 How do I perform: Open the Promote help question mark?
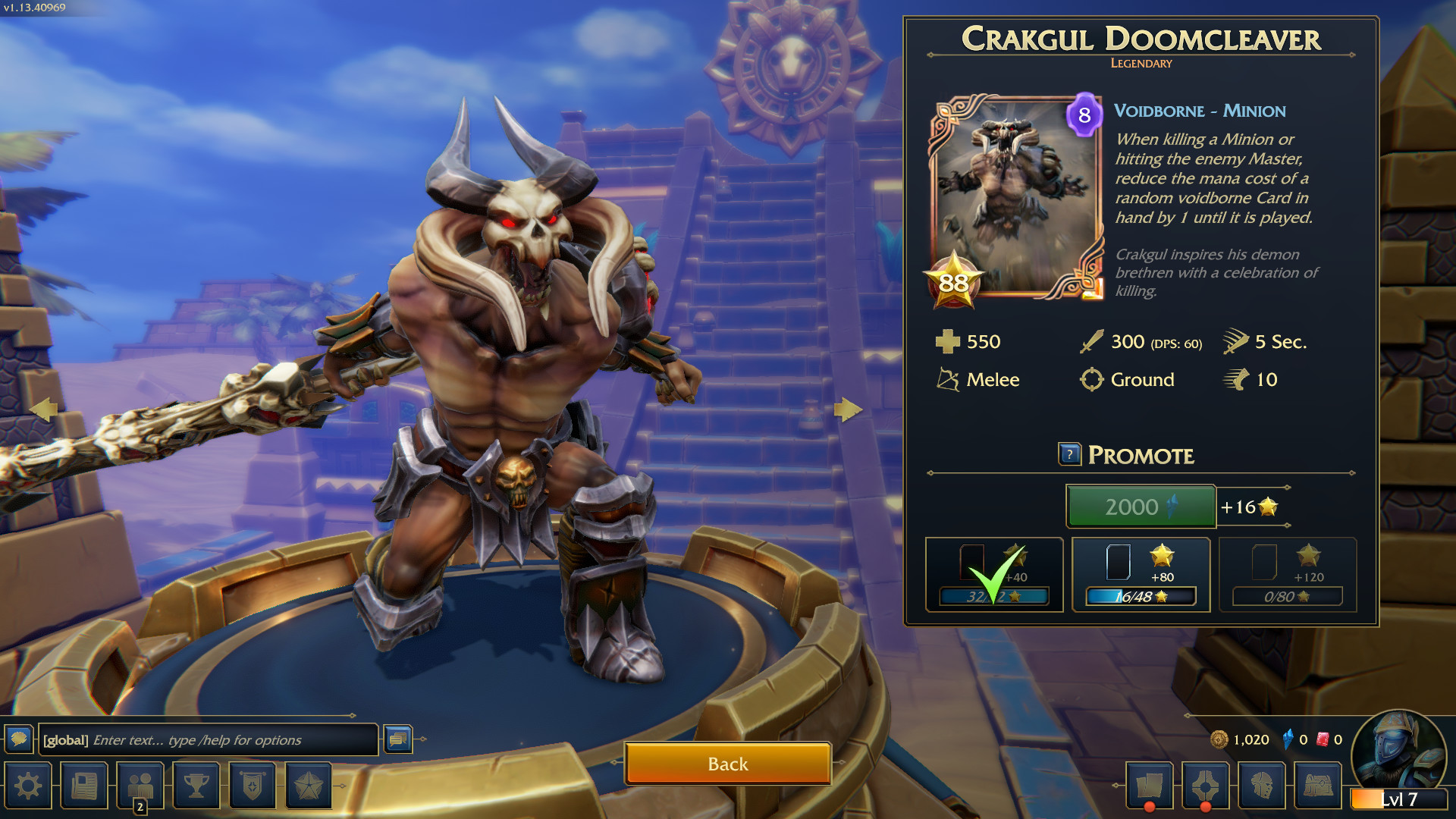click(1069, 454)
